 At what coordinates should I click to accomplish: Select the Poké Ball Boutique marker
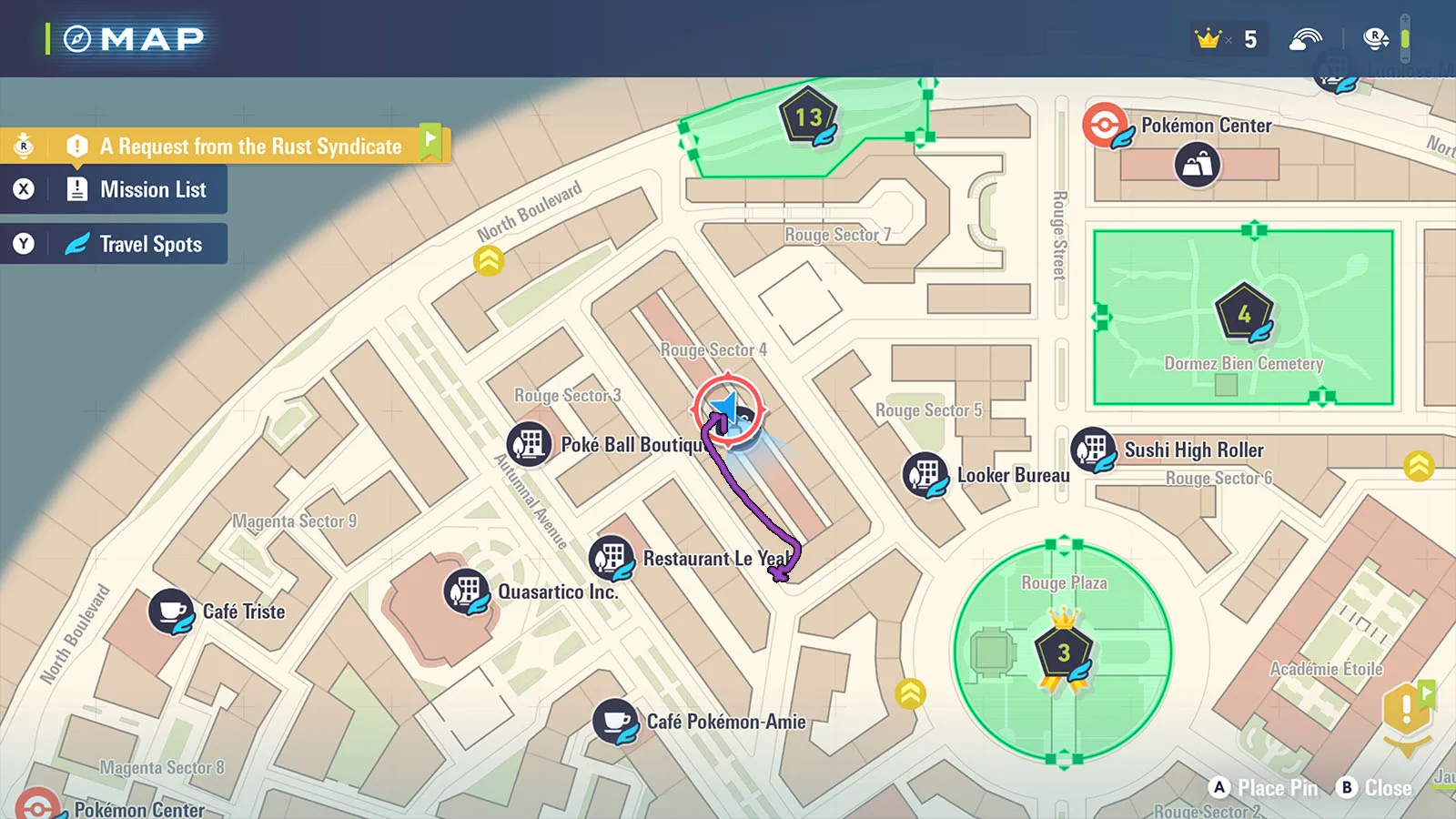pos(529,444)
